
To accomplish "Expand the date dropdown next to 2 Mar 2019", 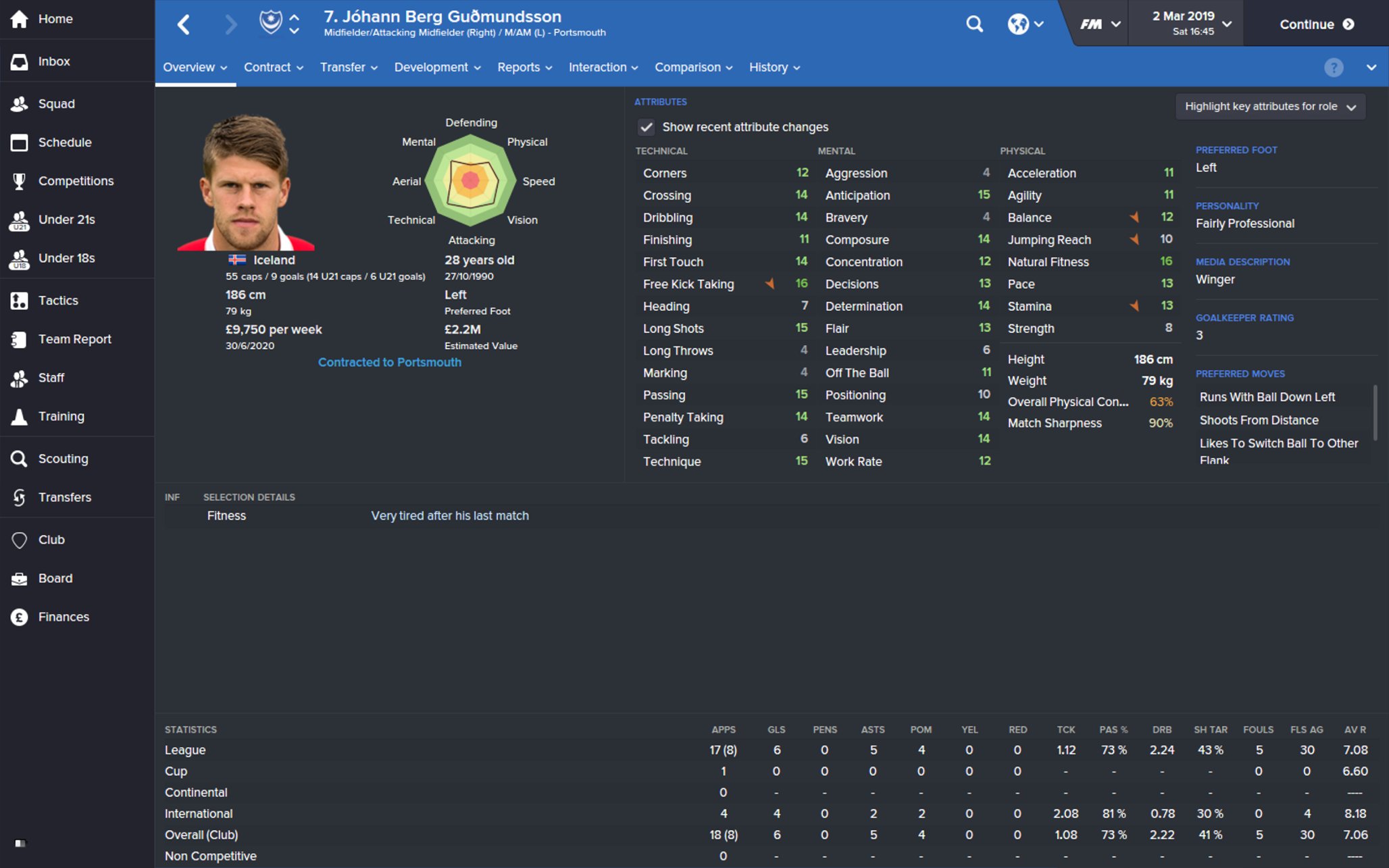I will [1228, 22].
